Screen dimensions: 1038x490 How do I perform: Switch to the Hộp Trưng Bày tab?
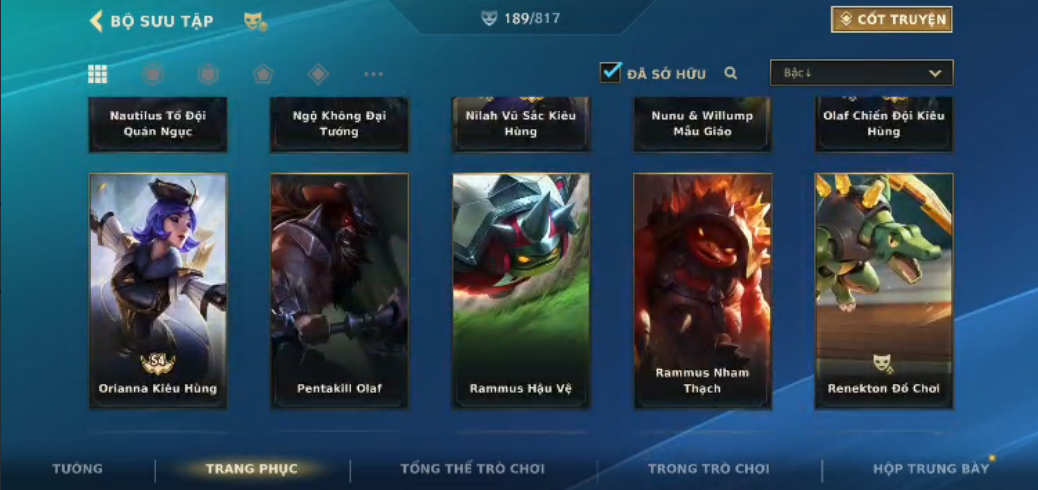pyautogui.click(x=930, y=469)
